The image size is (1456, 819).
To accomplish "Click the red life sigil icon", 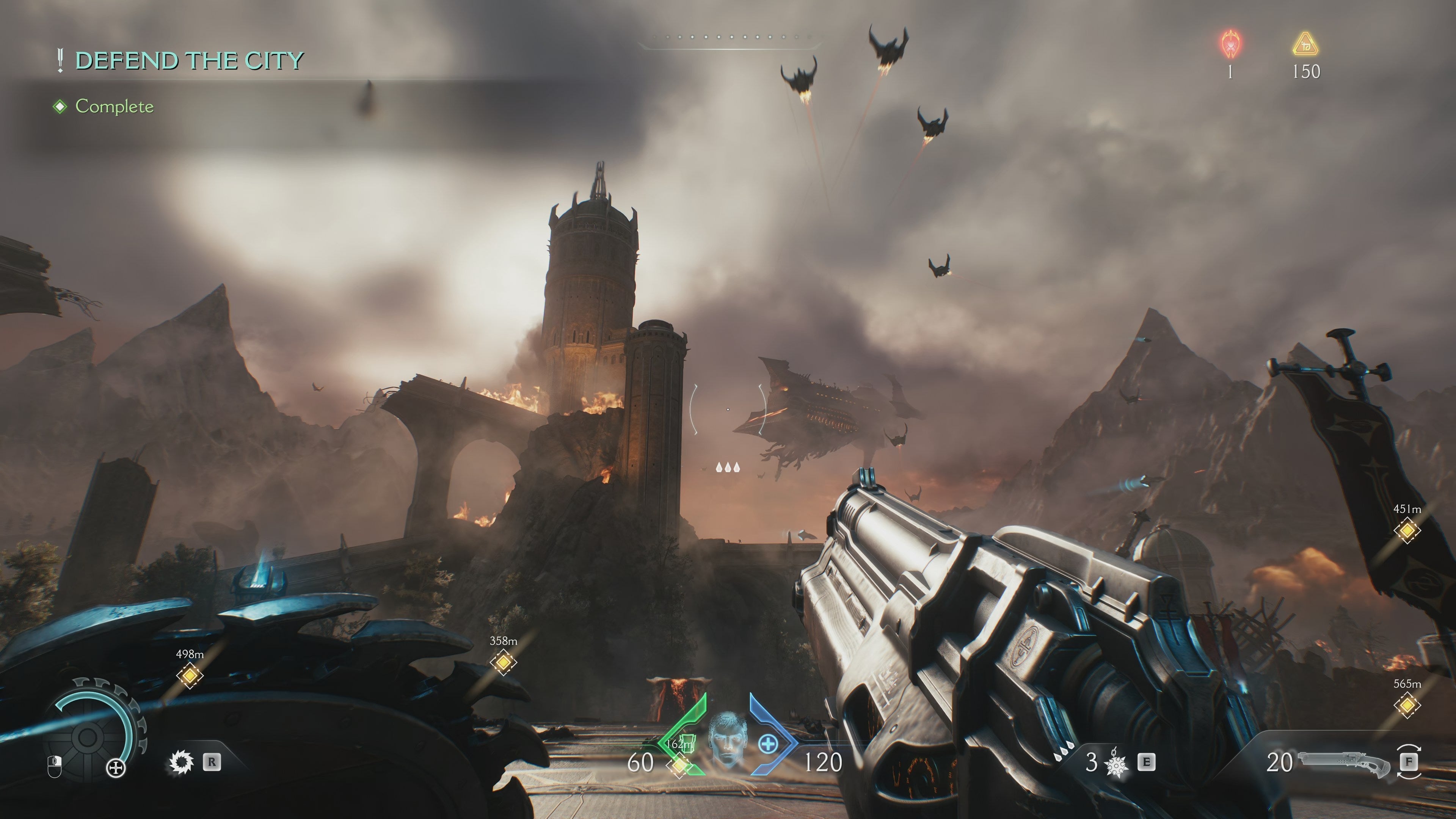I will point(1230,44).
